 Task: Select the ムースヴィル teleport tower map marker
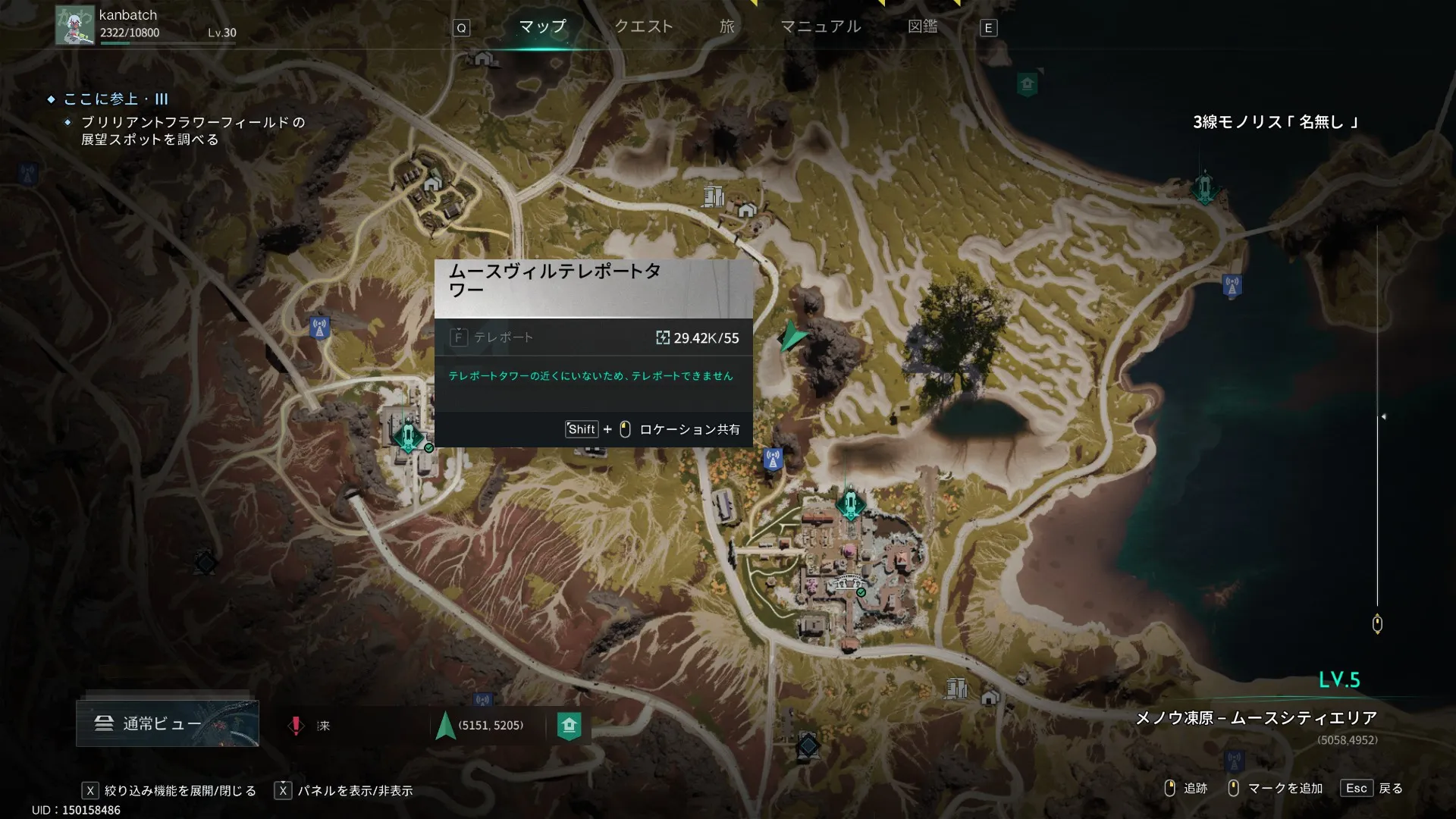pos(408,436)
